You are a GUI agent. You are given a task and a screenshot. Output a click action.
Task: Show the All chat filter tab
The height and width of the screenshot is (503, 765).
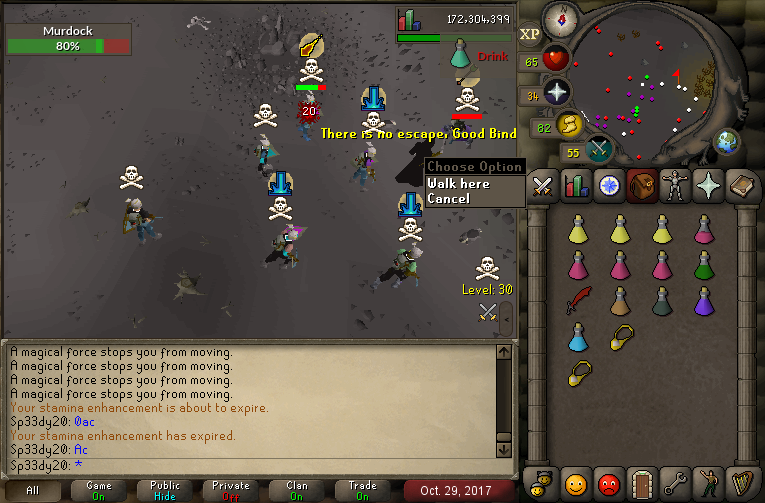pos(34,490)
